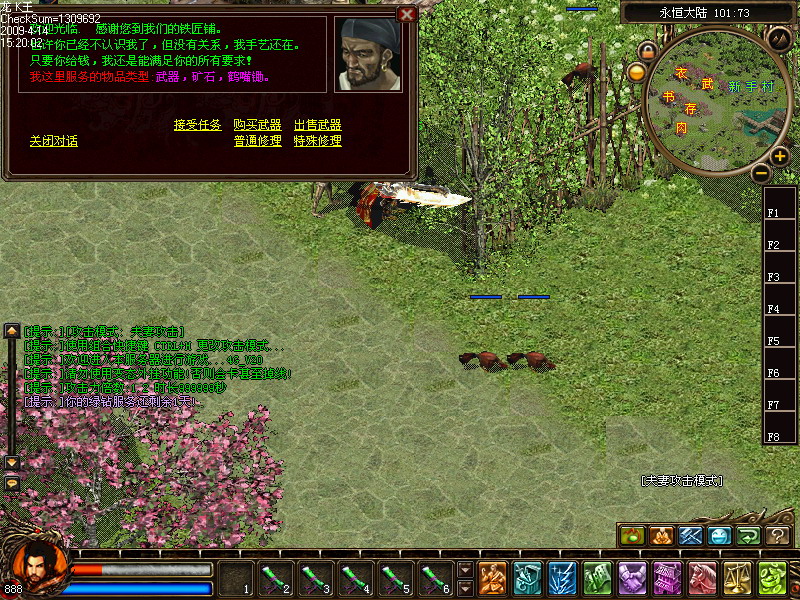Click the mountain icon button above the minimap
This screenshot has height=600, width=800.
780,38
